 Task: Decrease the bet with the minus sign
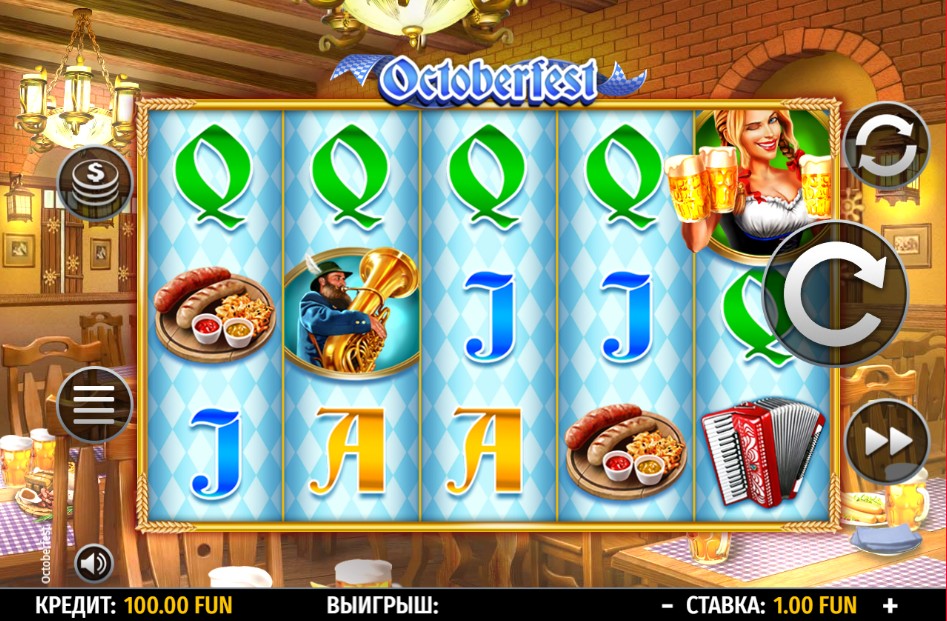point(667,605)
